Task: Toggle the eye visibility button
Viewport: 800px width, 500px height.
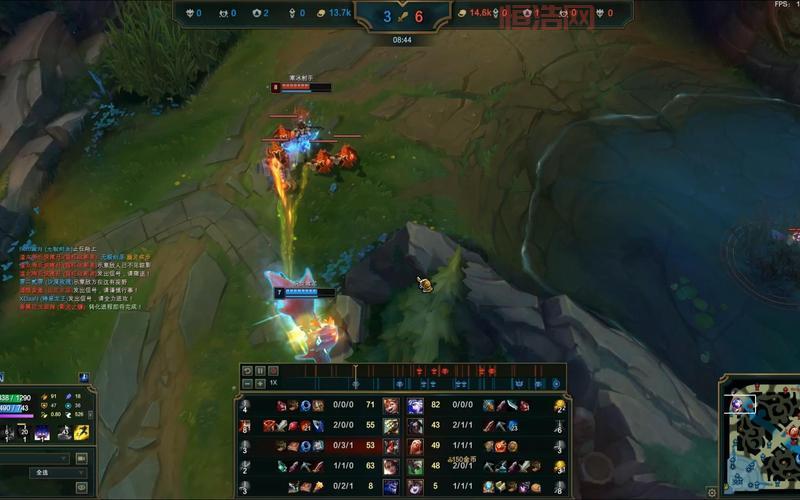Action: (82, 487)
